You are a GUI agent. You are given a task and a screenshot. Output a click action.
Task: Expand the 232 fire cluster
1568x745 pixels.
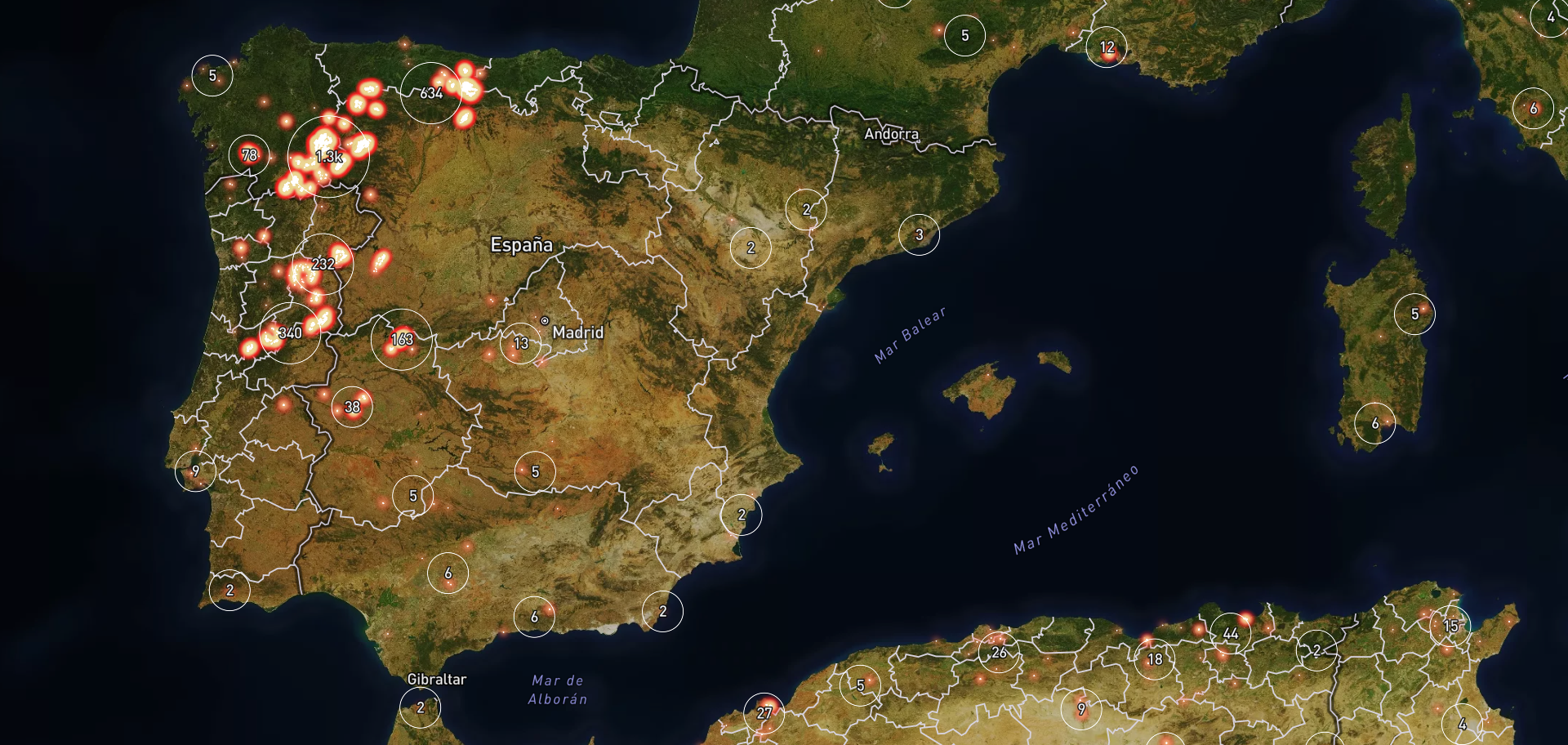click(x=323, y=264)
